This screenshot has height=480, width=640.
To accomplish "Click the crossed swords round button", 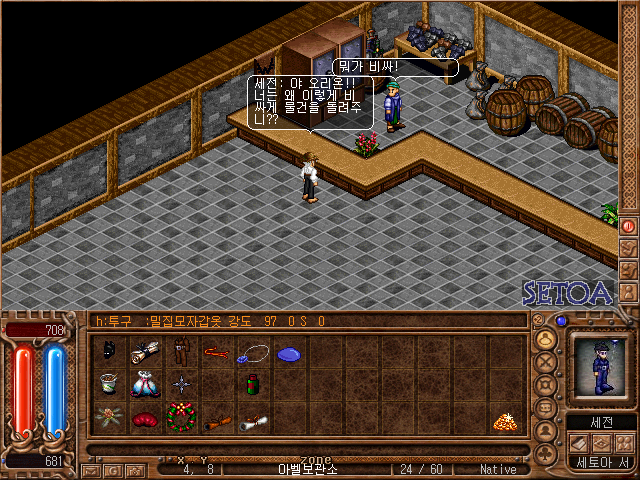I will pos(546,362).
